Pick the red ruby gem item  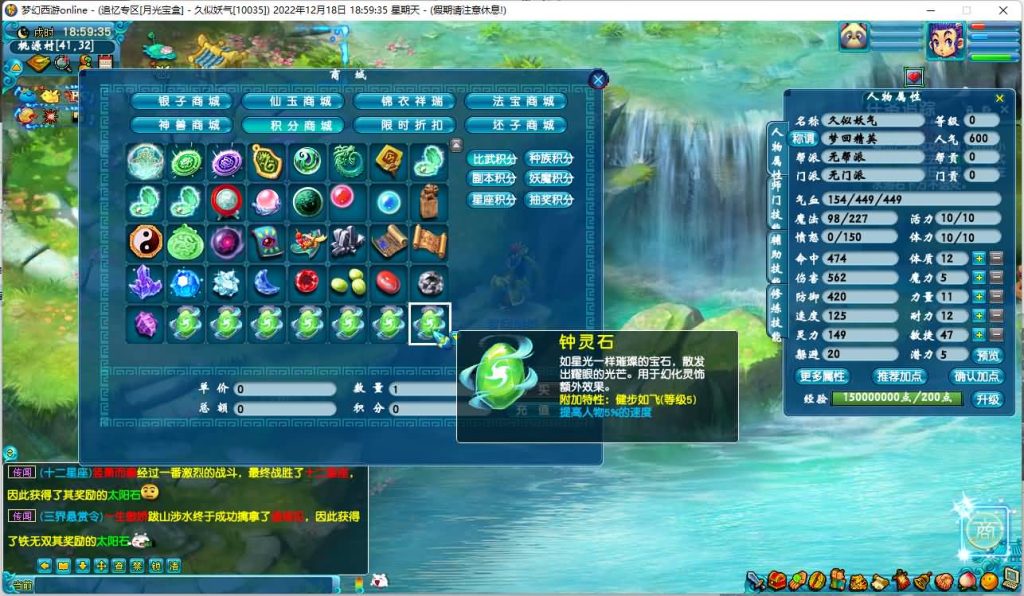point(308,283)
